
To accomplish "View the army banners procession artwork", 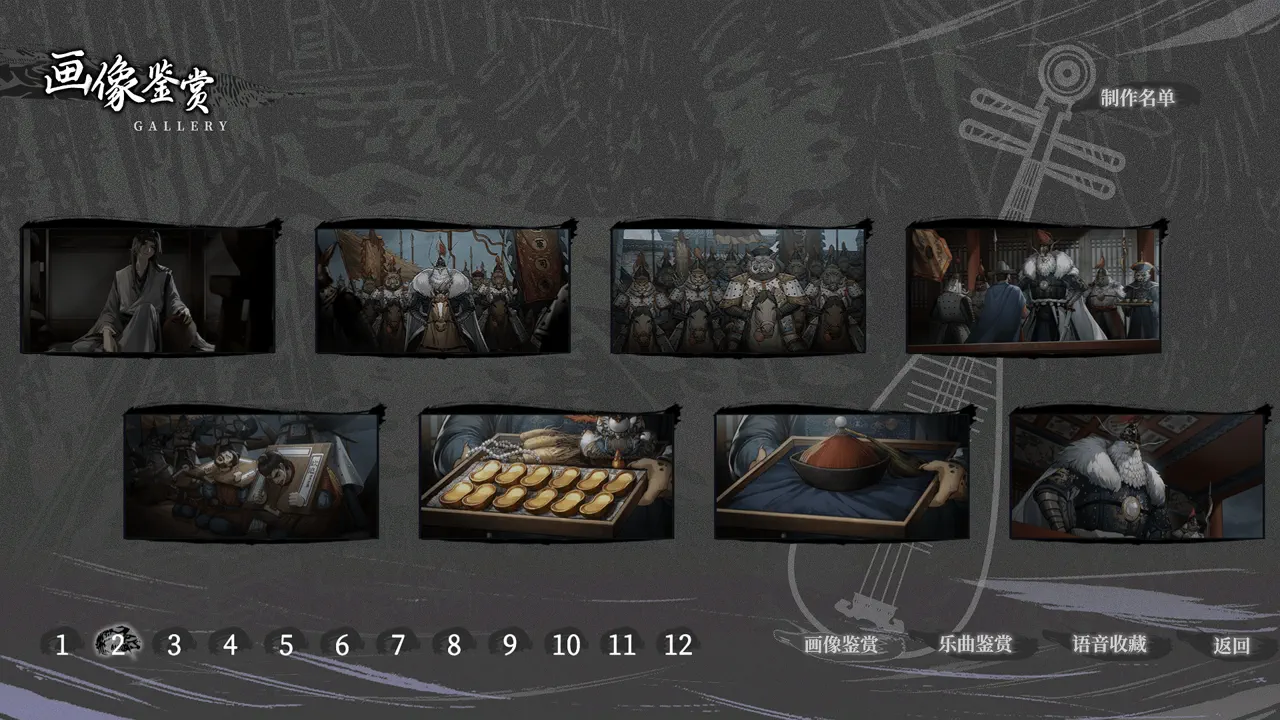I will (443, 288).
